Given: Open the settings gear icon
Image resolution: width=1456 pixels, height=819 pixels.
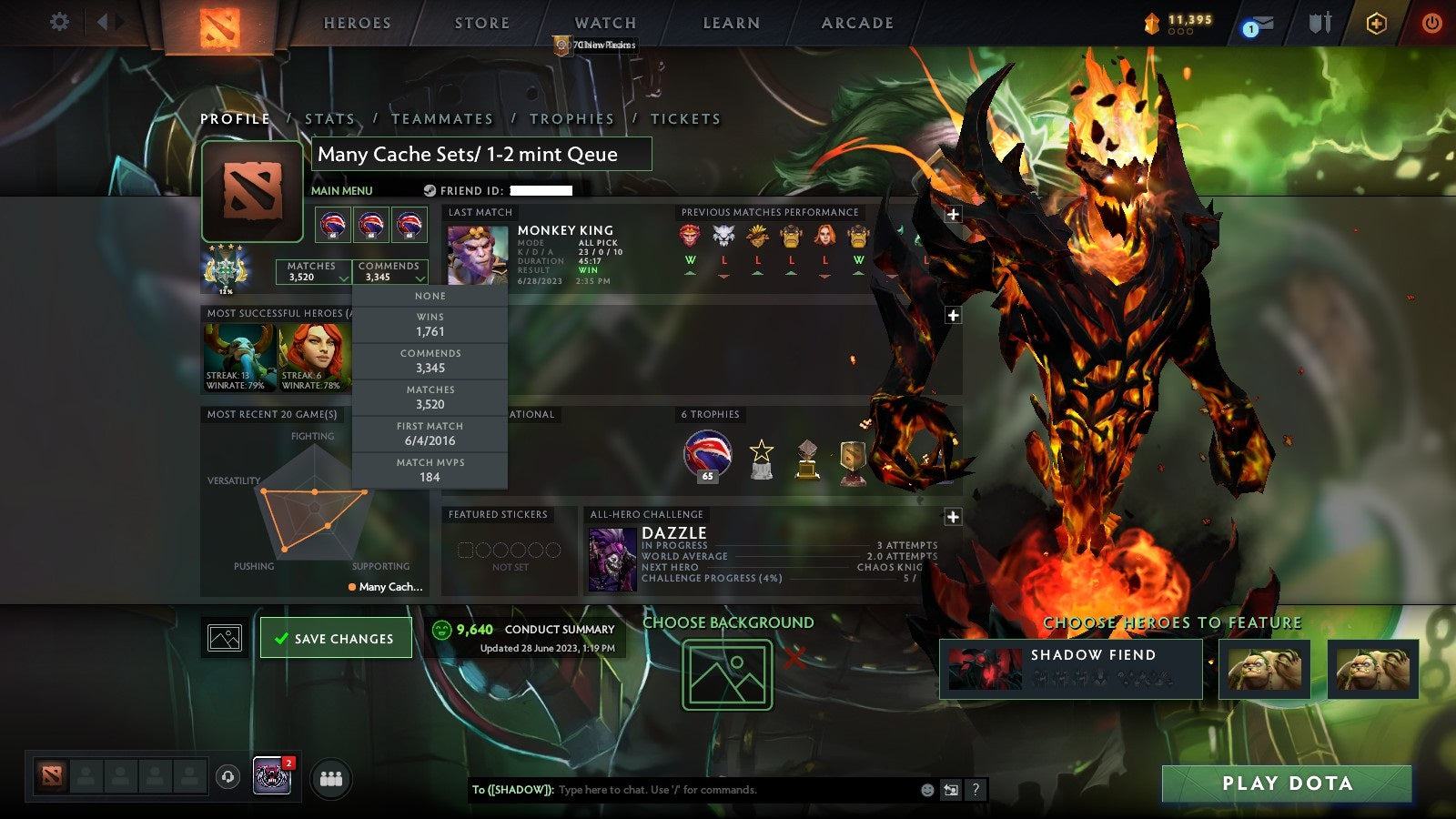Looking at the screenshot, I should pos(60,20).
